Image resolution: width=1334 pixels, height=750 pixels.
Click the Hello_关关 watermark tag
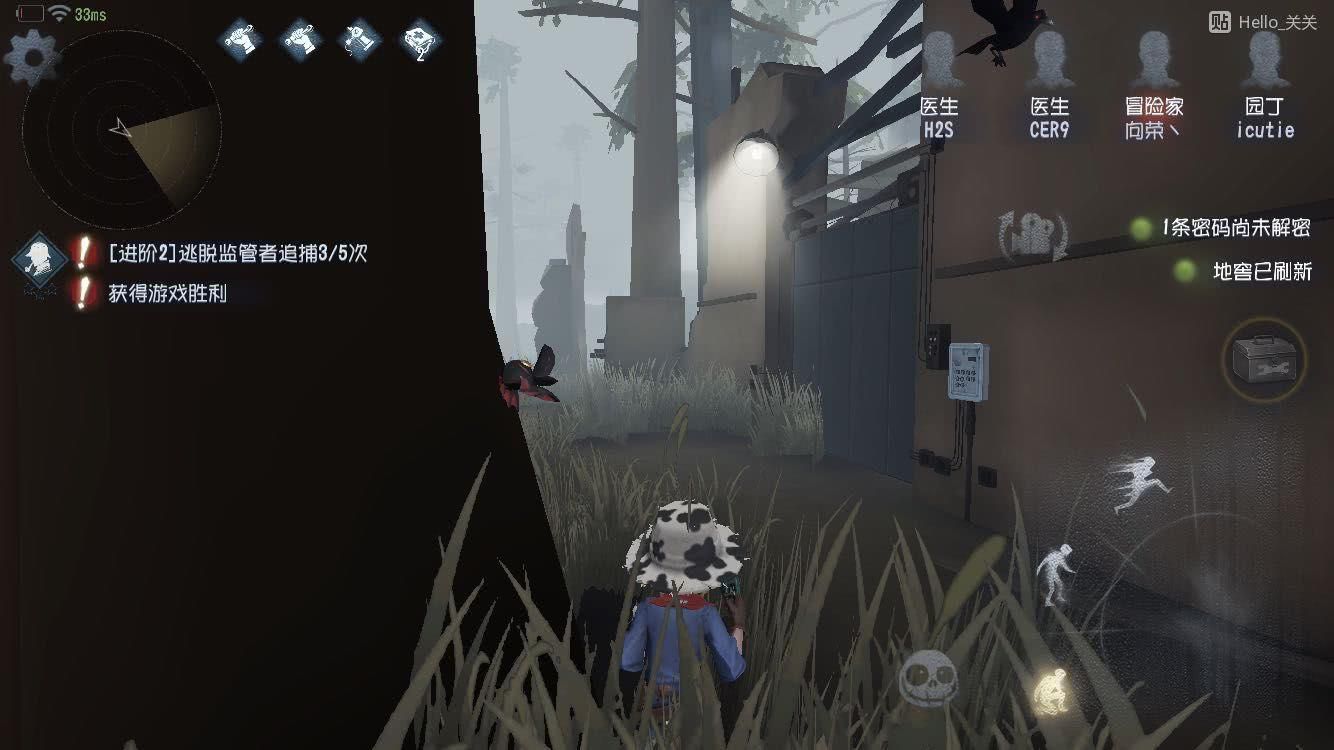pyautogui.click(x=1263, y=22)
